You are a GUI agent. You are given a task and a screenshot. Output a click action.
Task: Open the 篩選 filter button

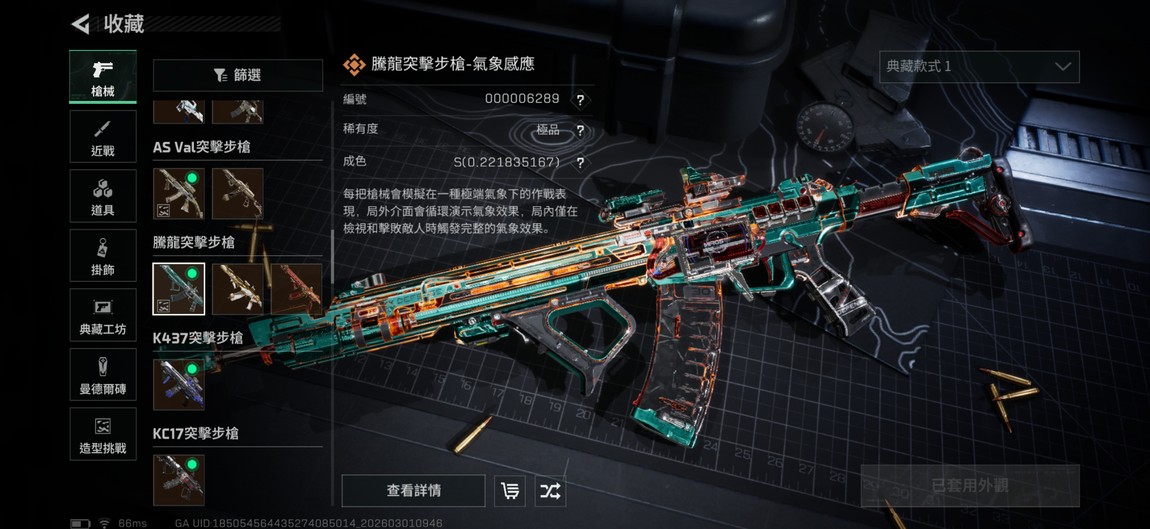coord(238,75)
